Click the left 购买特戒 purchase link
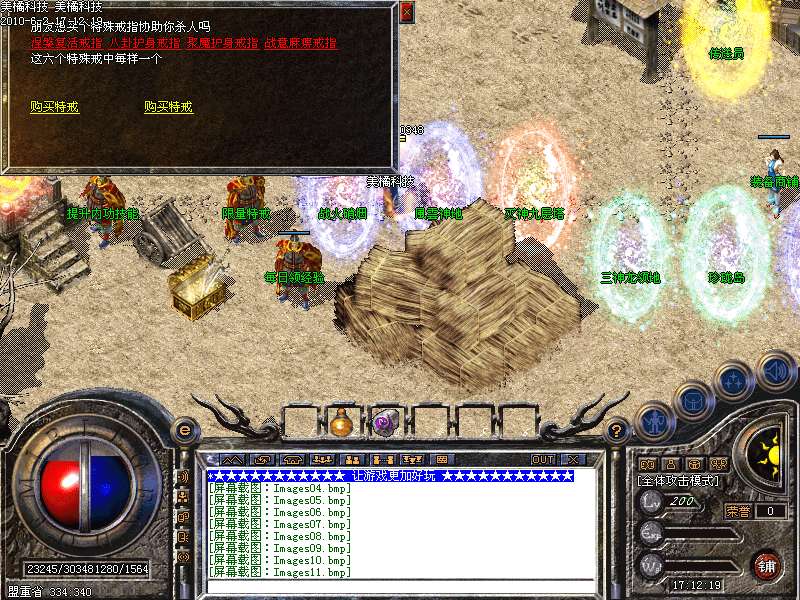Screen dimensions: 800x600 click(55, 107)
